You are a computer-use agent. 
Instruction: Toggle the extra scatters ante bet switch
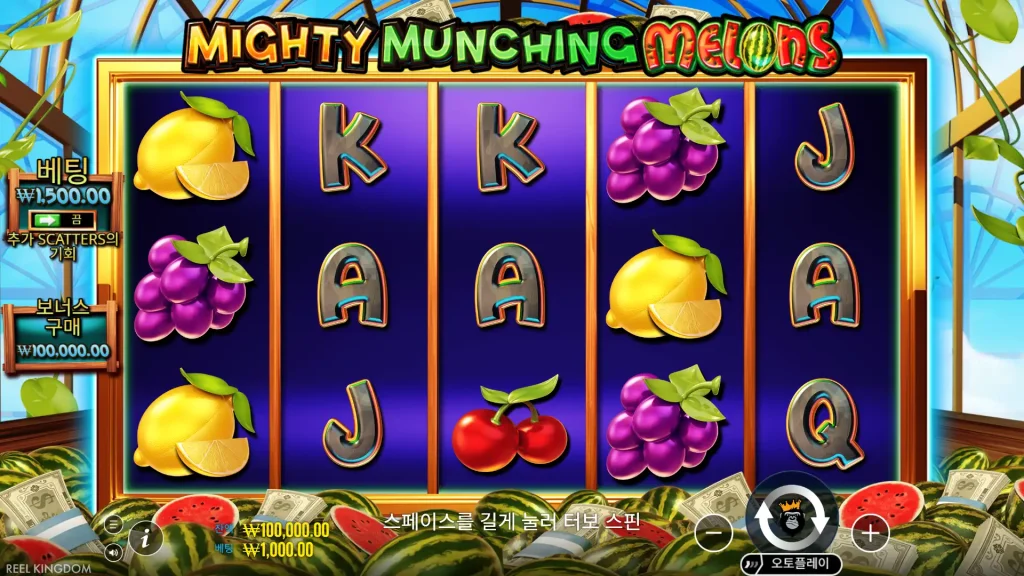(x=61, y=219)
